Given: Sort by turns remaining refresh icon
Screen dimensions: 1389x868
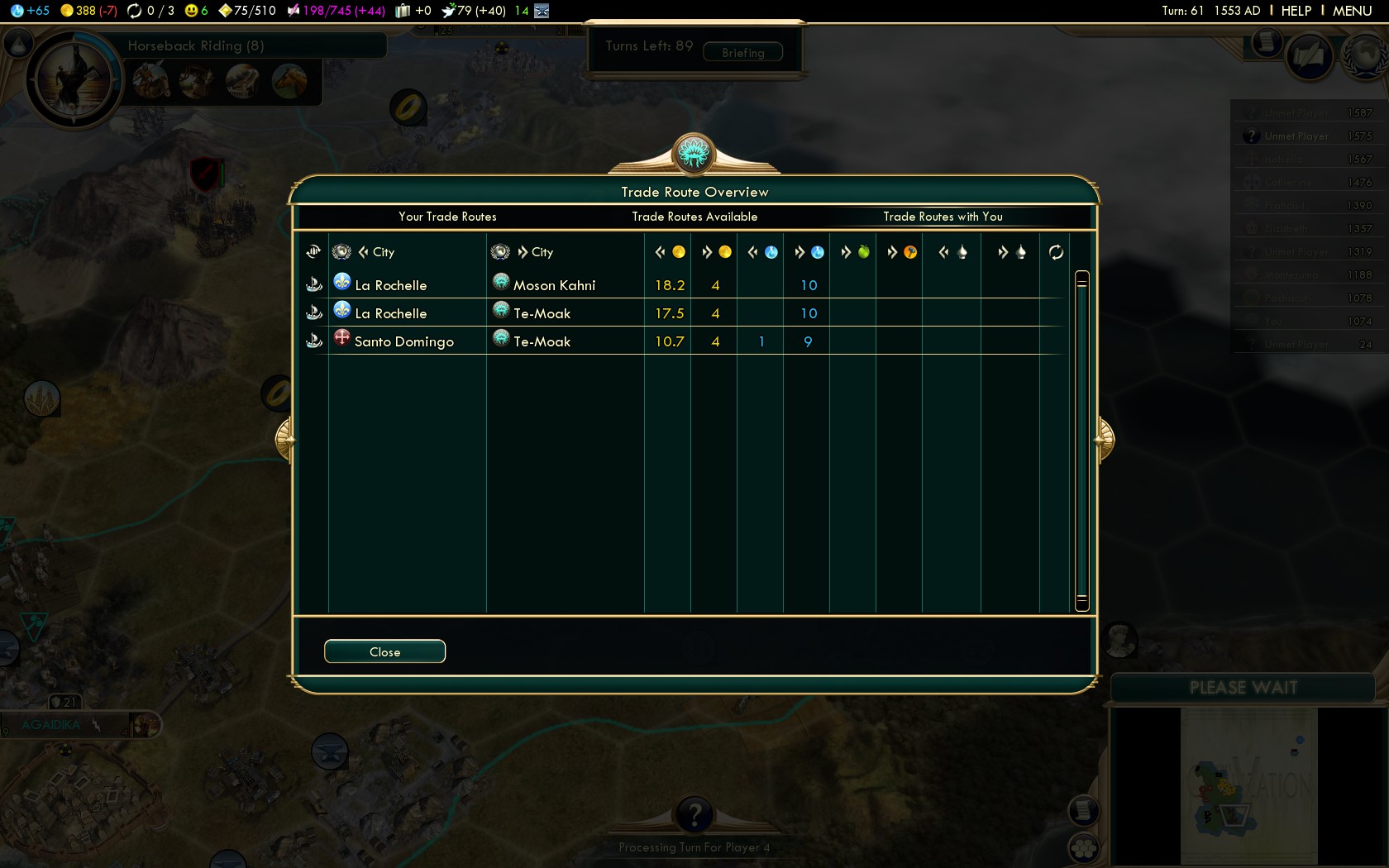Looking at the screenshot, I should [x=1056, y=252].
